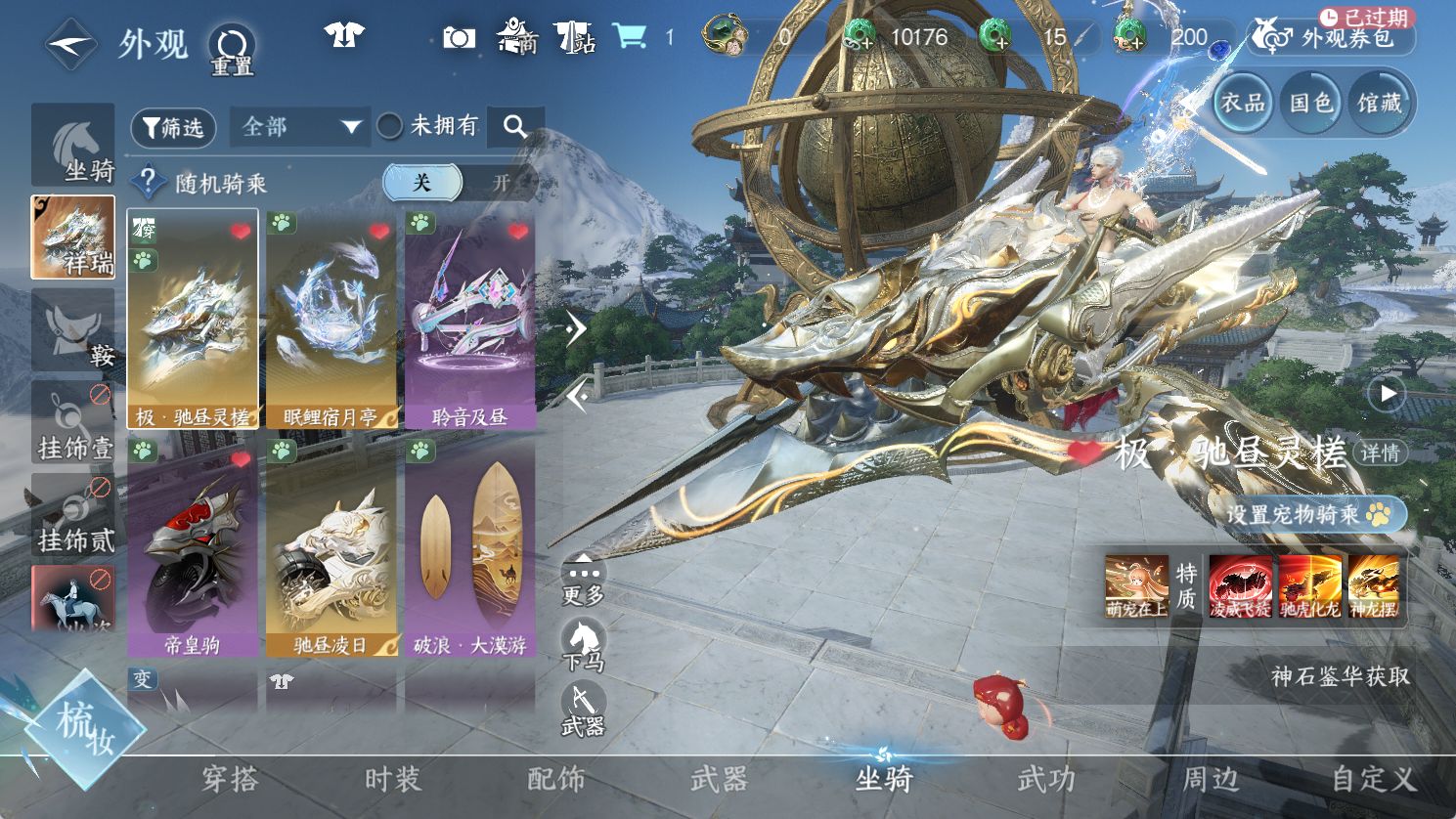The image size is (1456, 819).
Task: Click the 设置宠物骑乘 button
Action: coord(1311,514)
